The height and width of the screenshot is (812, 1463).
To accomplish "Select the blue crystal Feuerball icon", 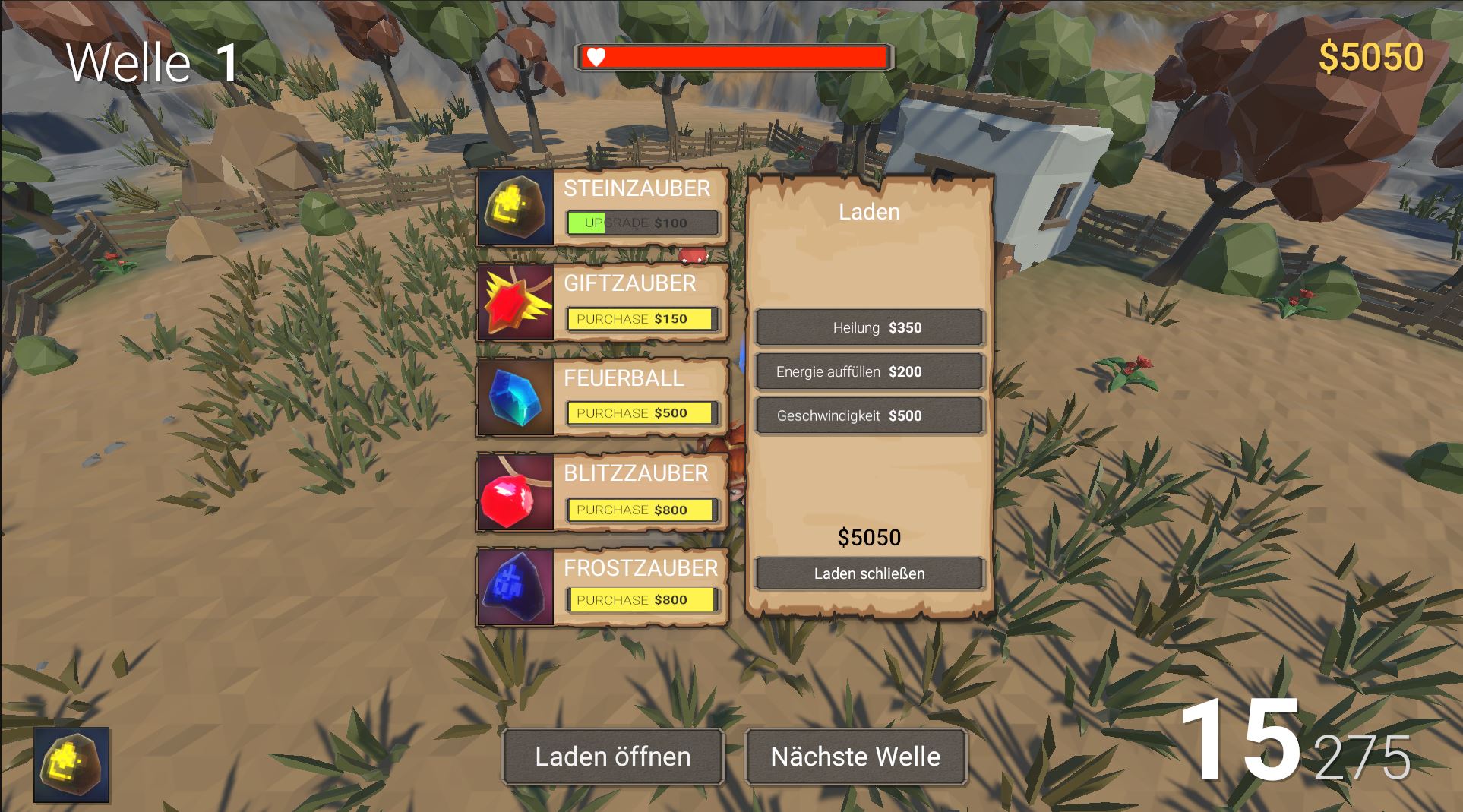I will [516, 397].
